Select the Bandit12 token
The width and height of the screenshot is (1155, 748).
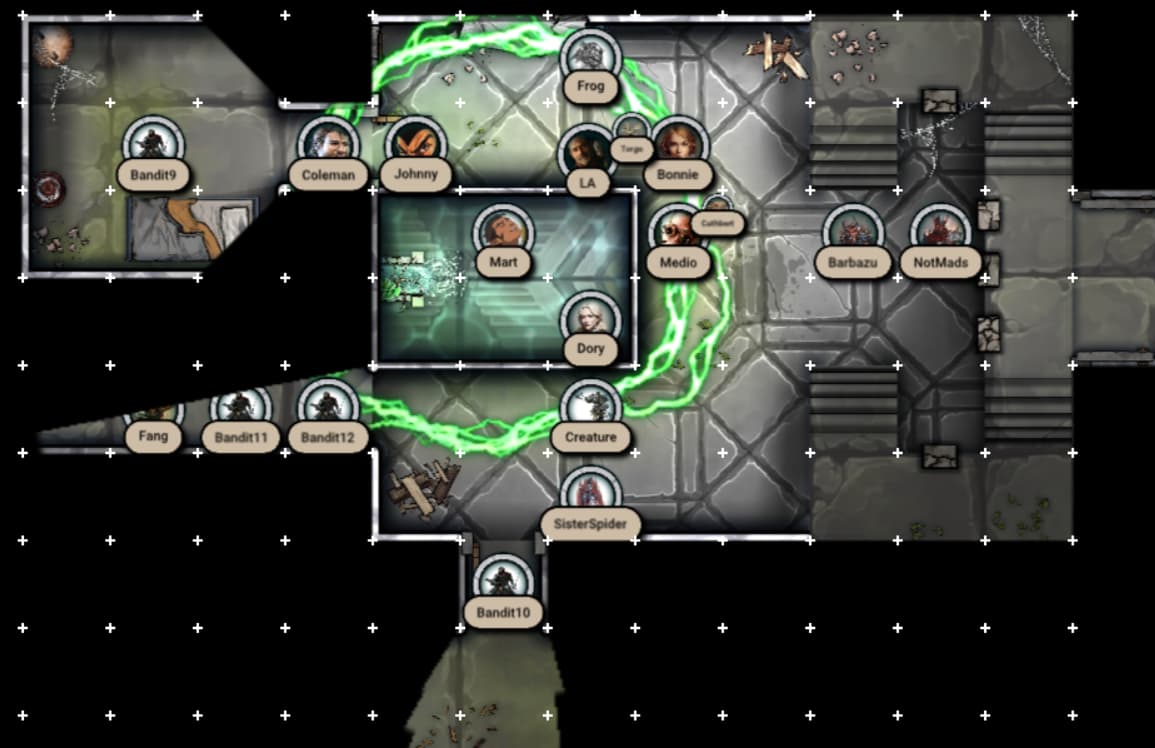pos(327,409)
